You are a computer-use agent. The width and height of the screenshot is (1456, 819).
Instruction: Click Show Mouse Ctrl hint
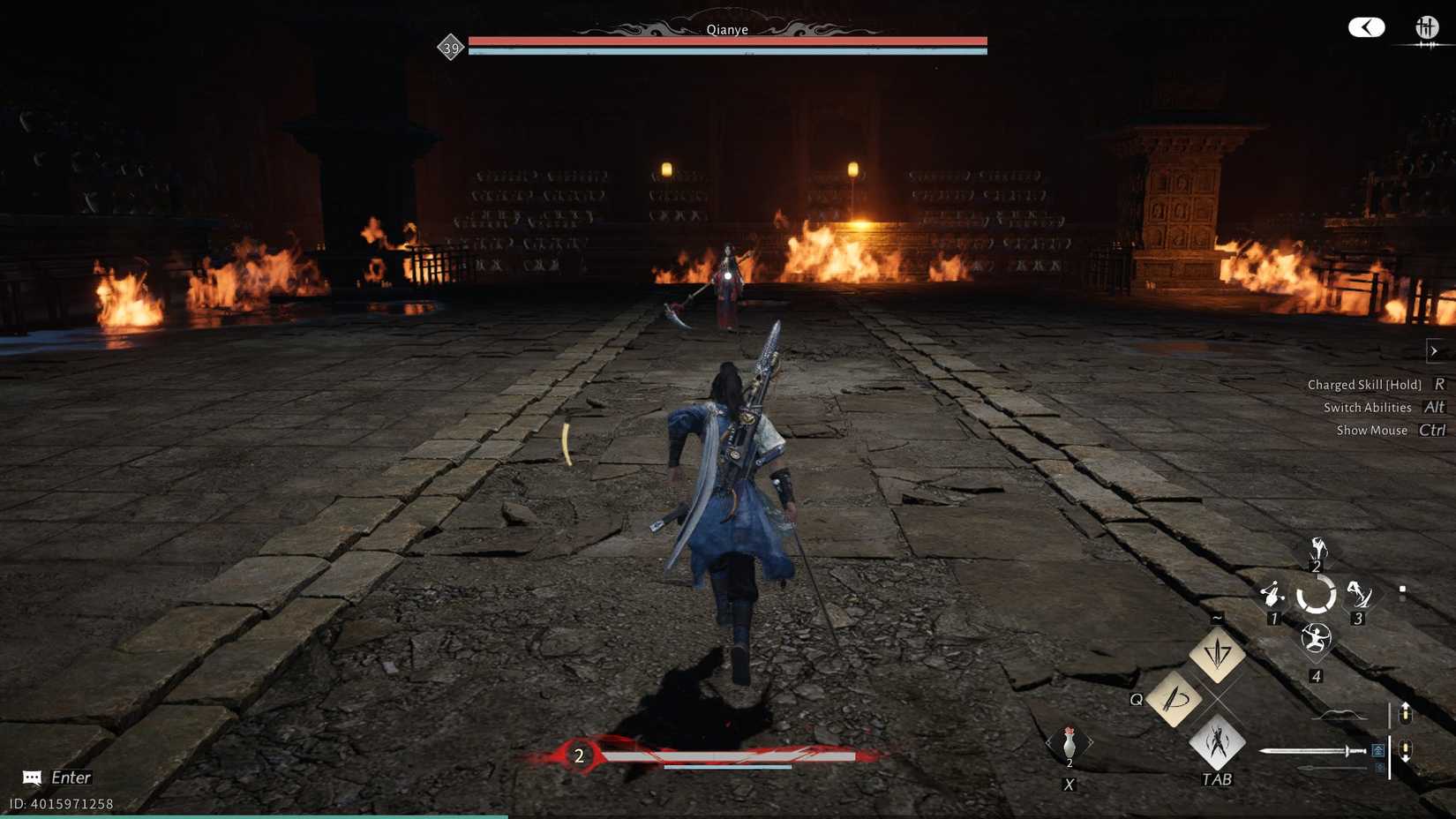click(1390, 431)
